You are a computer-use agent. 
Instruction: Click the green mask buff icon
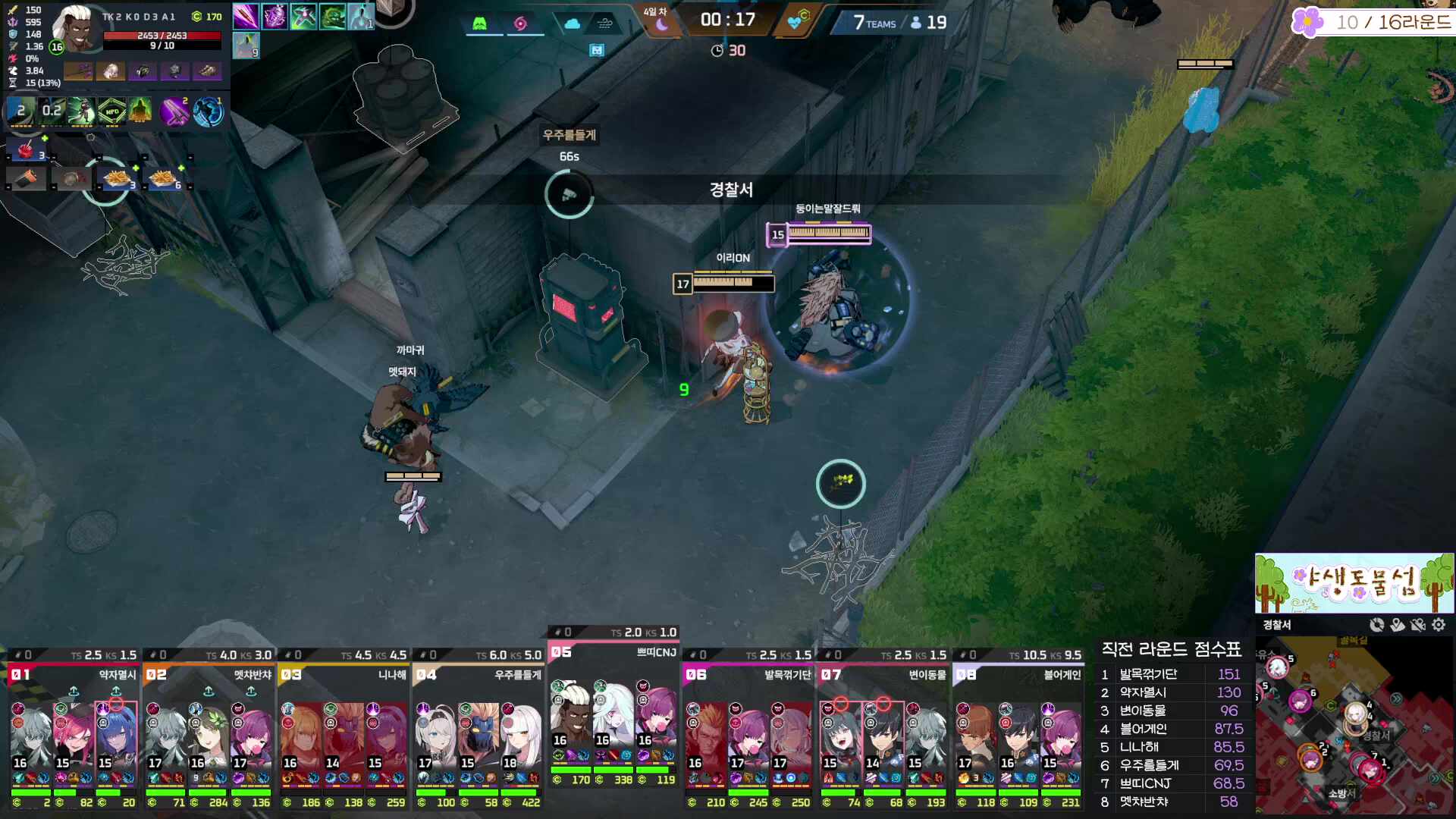coord(332,17)
